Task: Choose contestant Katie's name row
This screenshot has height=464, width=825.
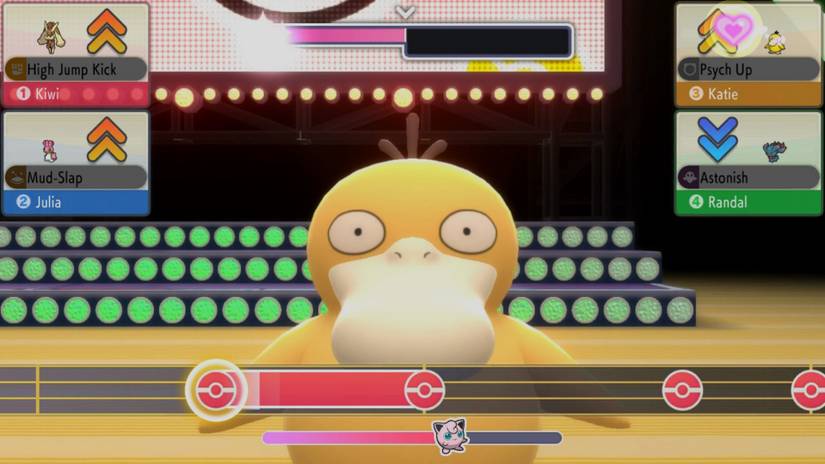Action: point(748,94)
